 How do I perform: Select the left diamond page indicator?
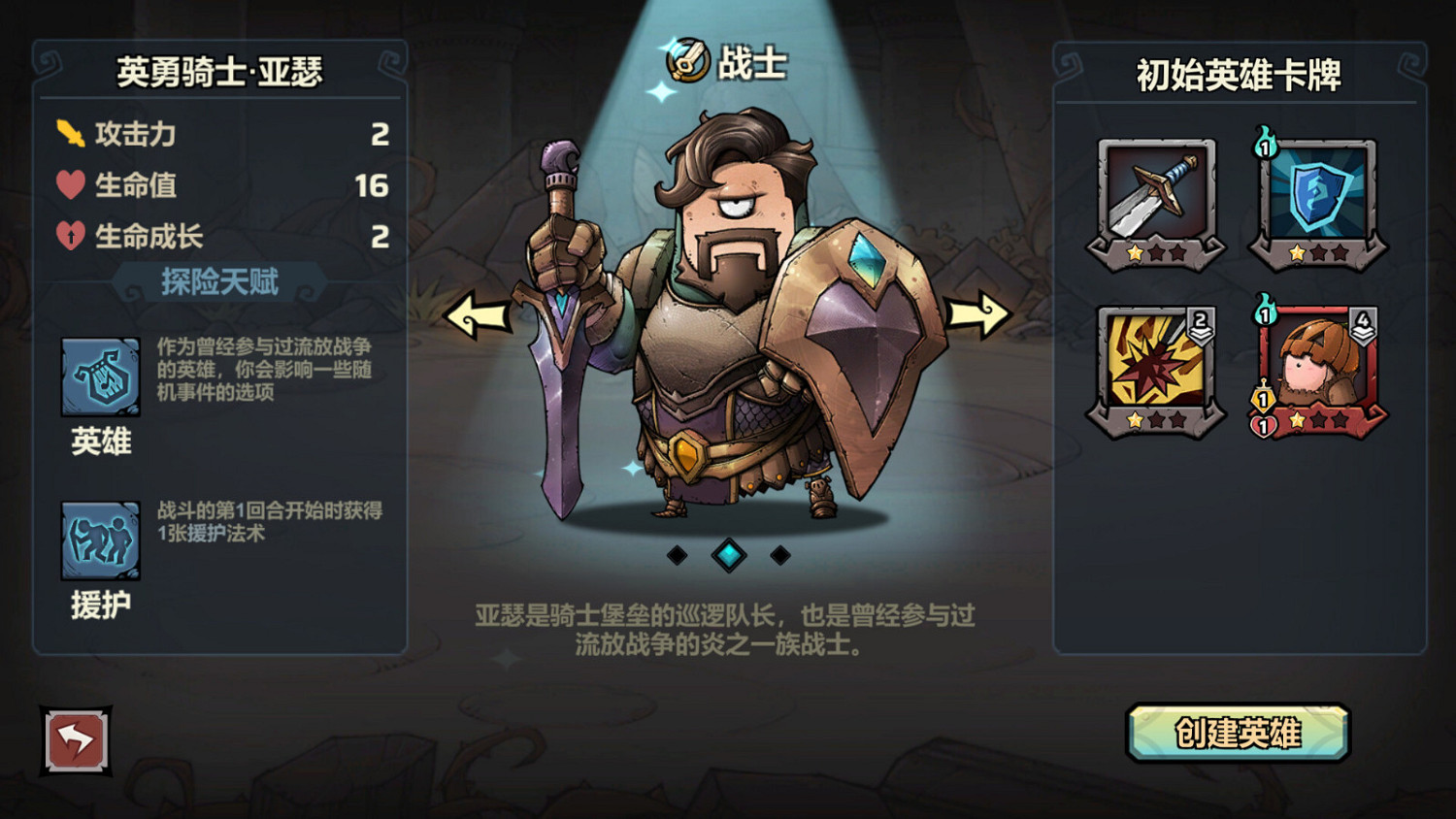tap(679, 555)
